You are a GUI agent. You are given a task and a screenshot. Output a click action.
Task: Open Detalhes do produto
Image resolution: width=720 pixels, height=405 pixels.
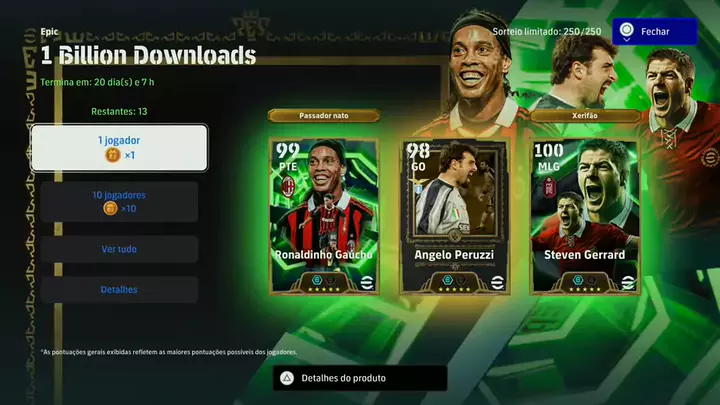[360, 378]
